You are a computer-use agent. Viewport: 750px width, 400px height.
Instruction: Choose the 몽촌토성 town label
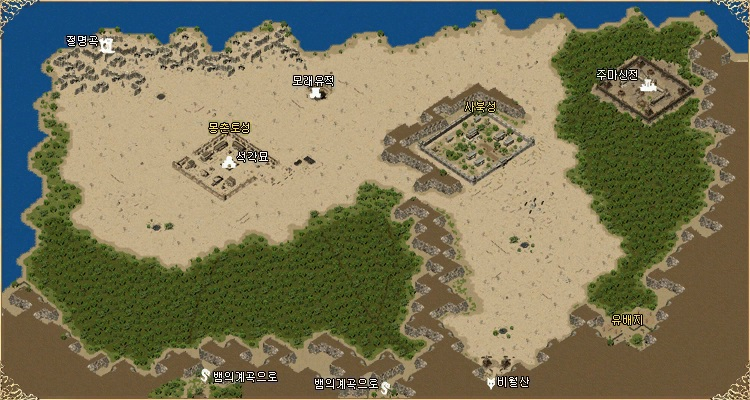[229, 128]
